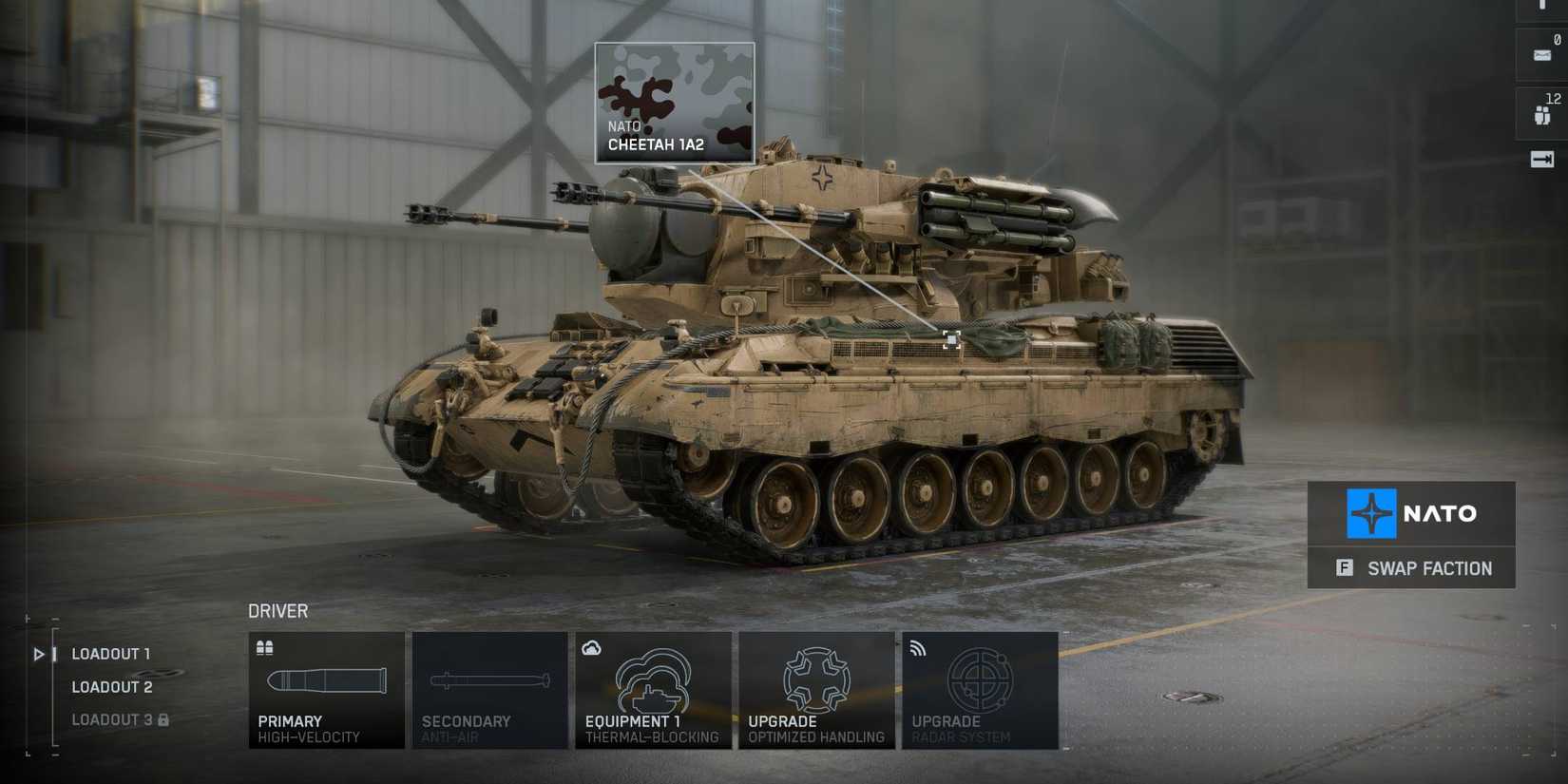Click the Optimized Handling wheel icon

(x=816, y=679)
